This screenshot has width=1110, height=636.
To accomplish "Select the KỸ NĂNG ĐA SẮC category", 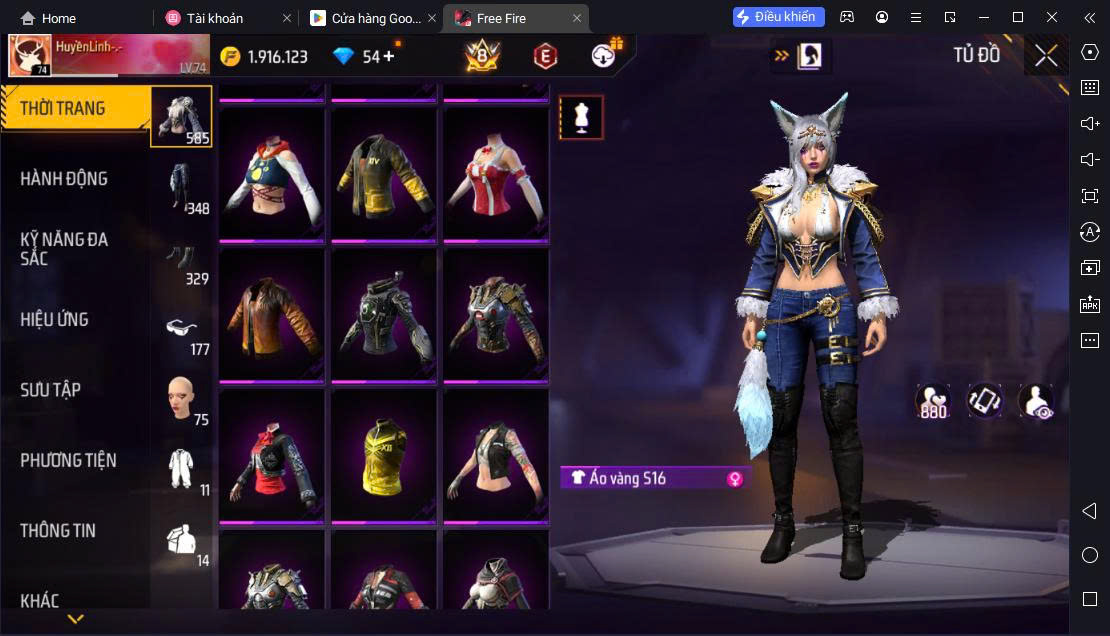I will [64, 249].
